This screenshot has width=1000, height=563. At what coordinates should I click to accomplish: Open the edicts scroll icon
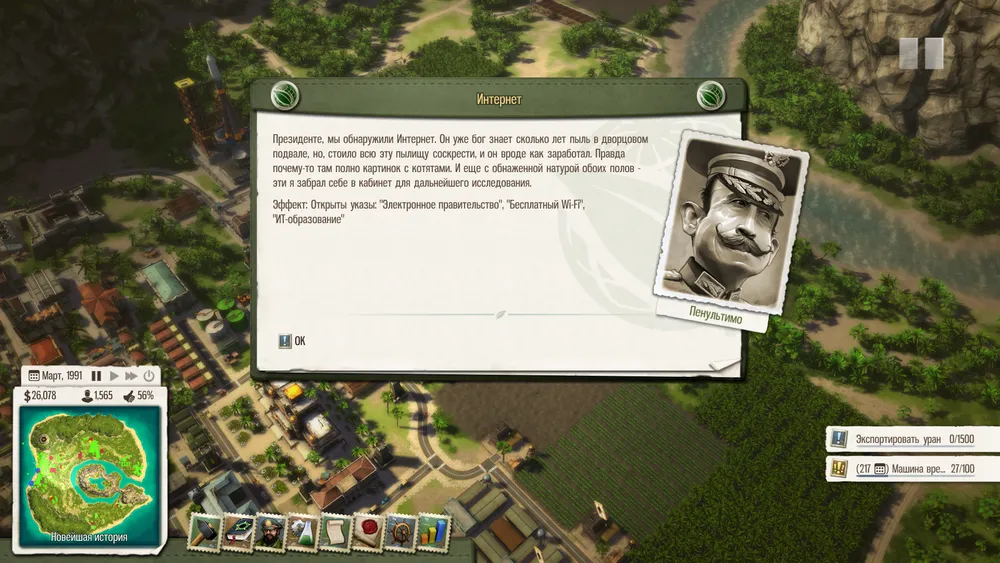(x=336, y=533)
